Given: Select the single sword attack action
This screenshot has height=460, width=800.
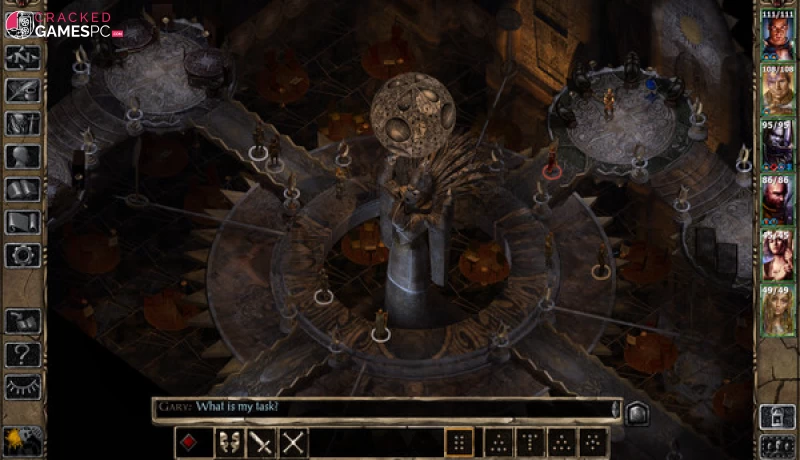Looking at the screenshot, I should pos(260,442).
